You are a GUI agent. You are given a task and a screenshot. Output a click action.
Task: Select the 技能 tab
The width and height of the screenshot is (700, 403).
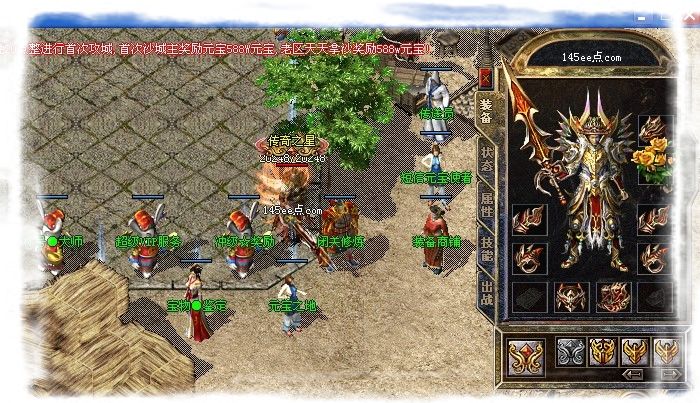pos(486,252)
